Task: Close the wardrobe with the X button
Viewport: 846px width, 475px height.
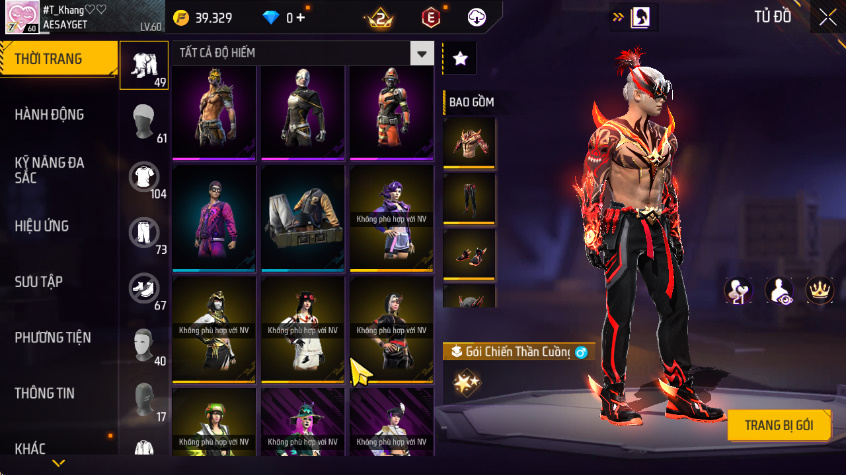Action: click(827, 17)
